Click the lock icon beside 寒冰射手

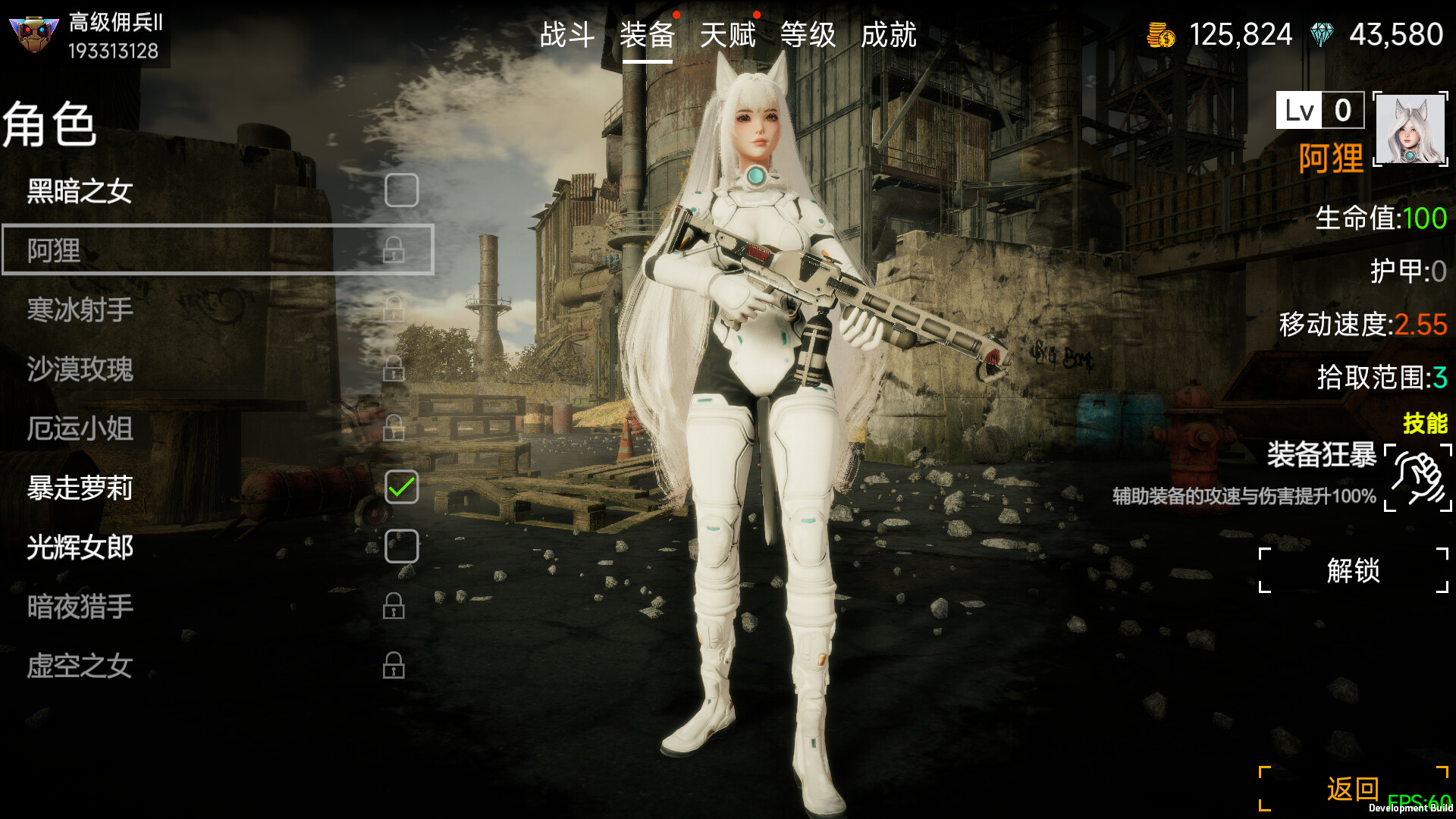click(x=396, y=311)
